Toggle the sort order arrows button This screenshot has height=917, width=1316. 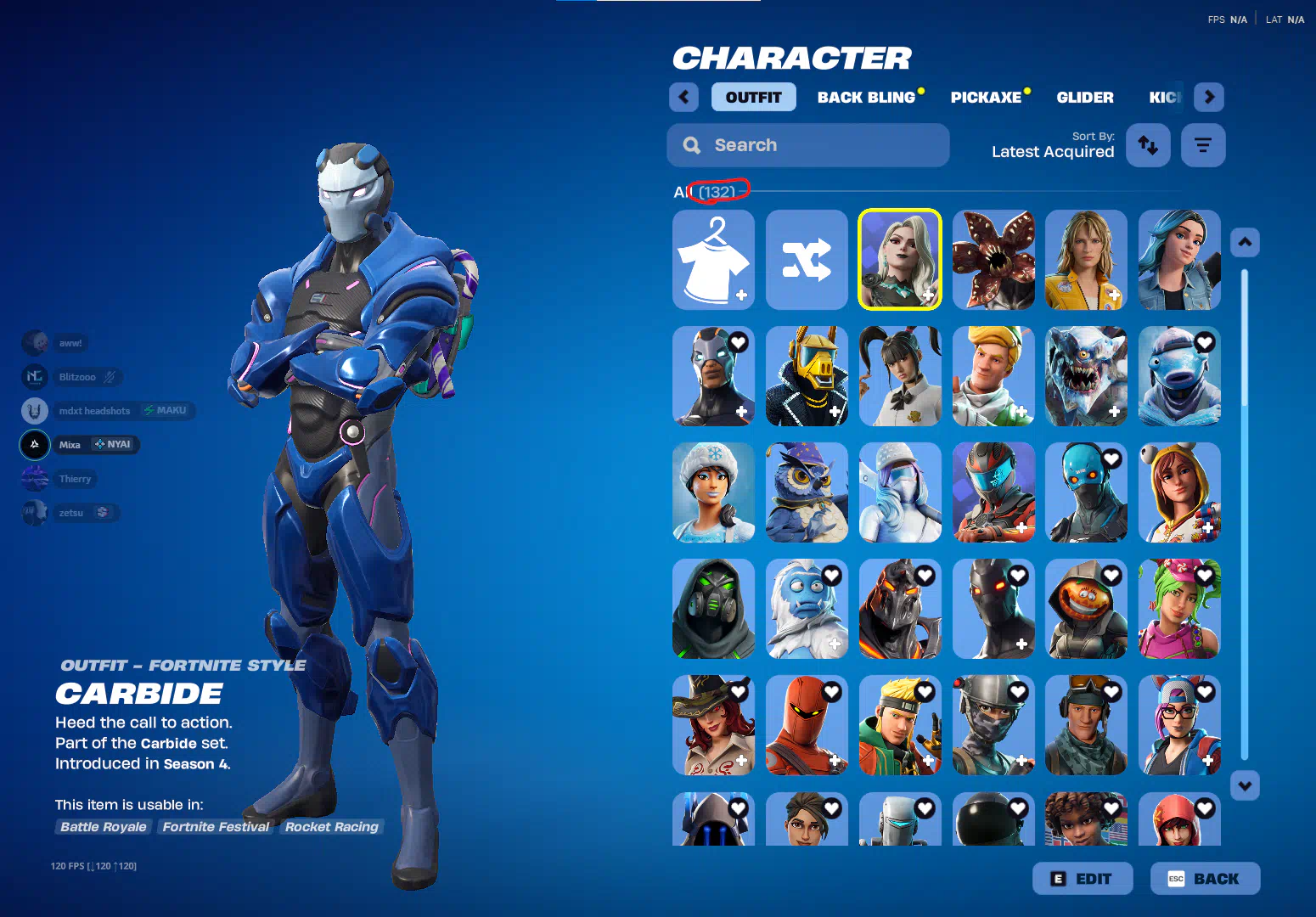(x=1148, y=145)
